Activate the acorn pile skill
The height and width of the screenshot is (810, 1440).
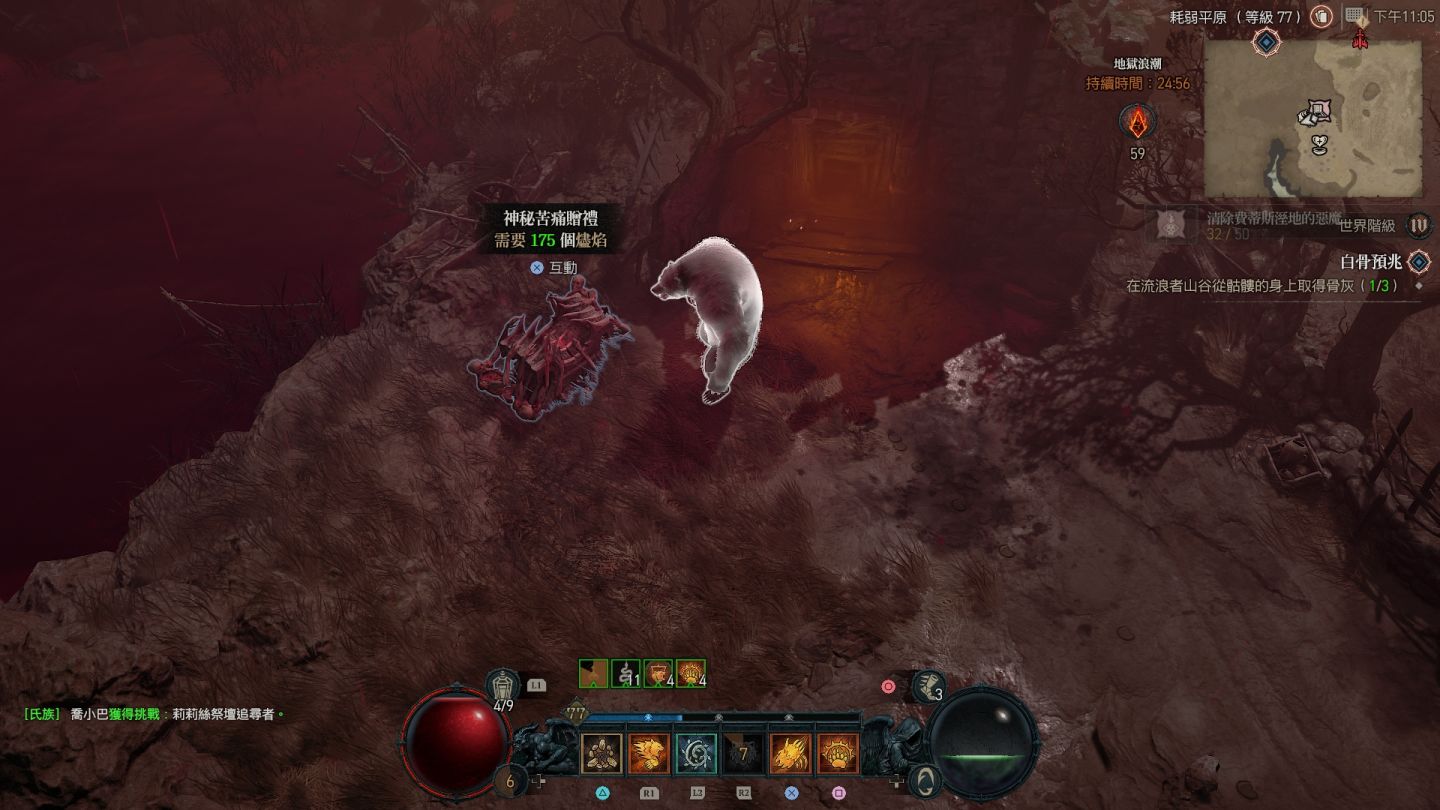[601, 754]
